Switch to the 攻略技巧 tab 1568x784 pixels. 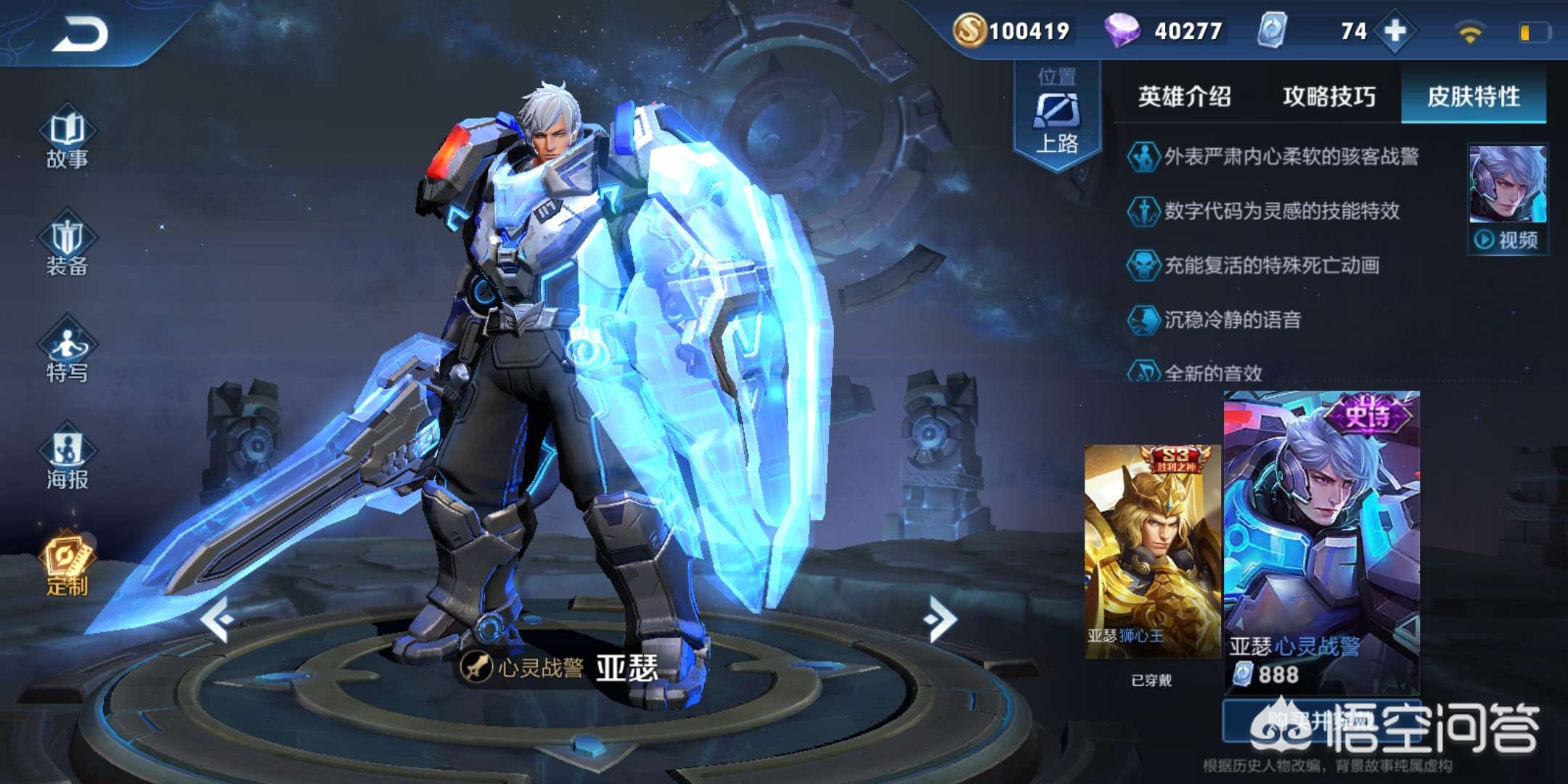1328,97
